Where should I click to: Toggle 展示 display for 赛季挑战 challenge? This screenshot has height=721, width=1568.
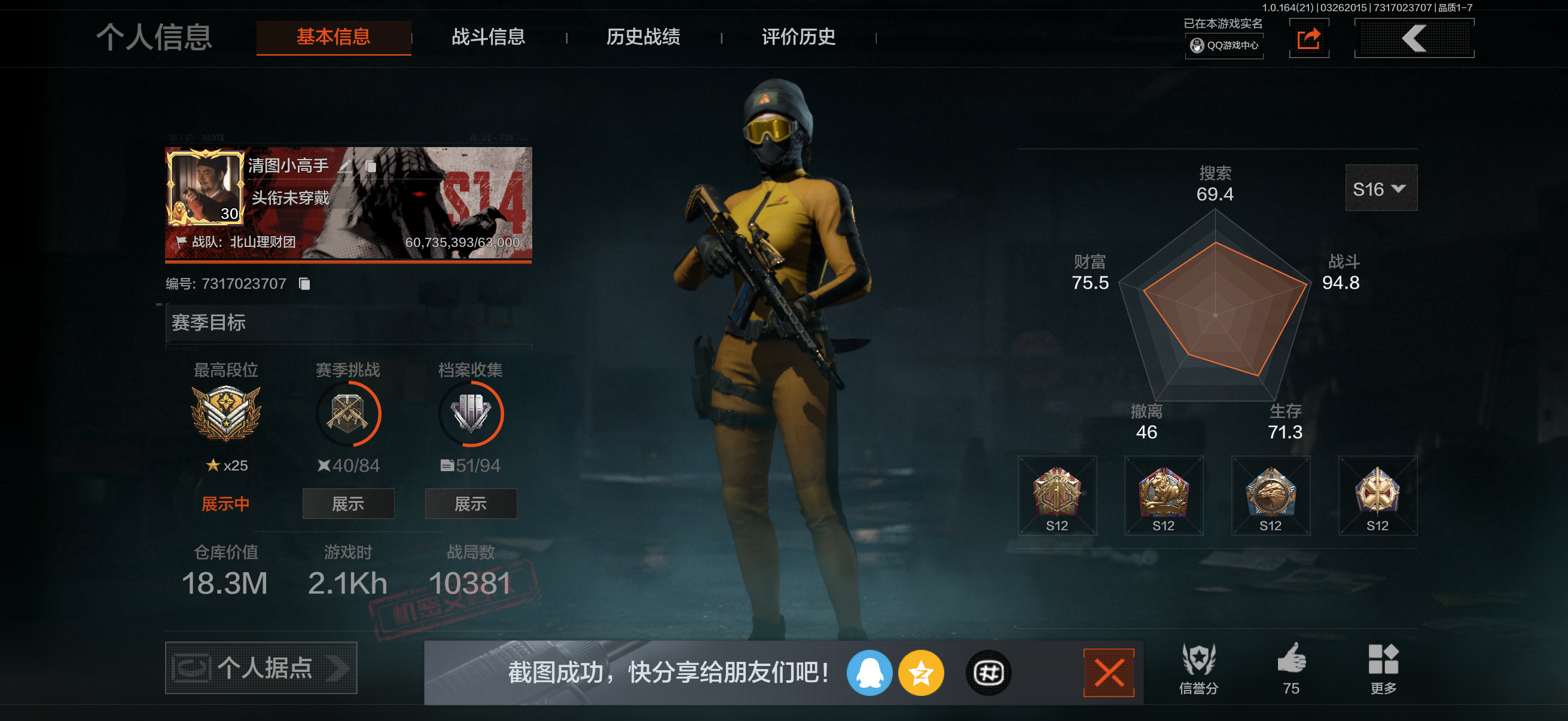pos(348,504)
